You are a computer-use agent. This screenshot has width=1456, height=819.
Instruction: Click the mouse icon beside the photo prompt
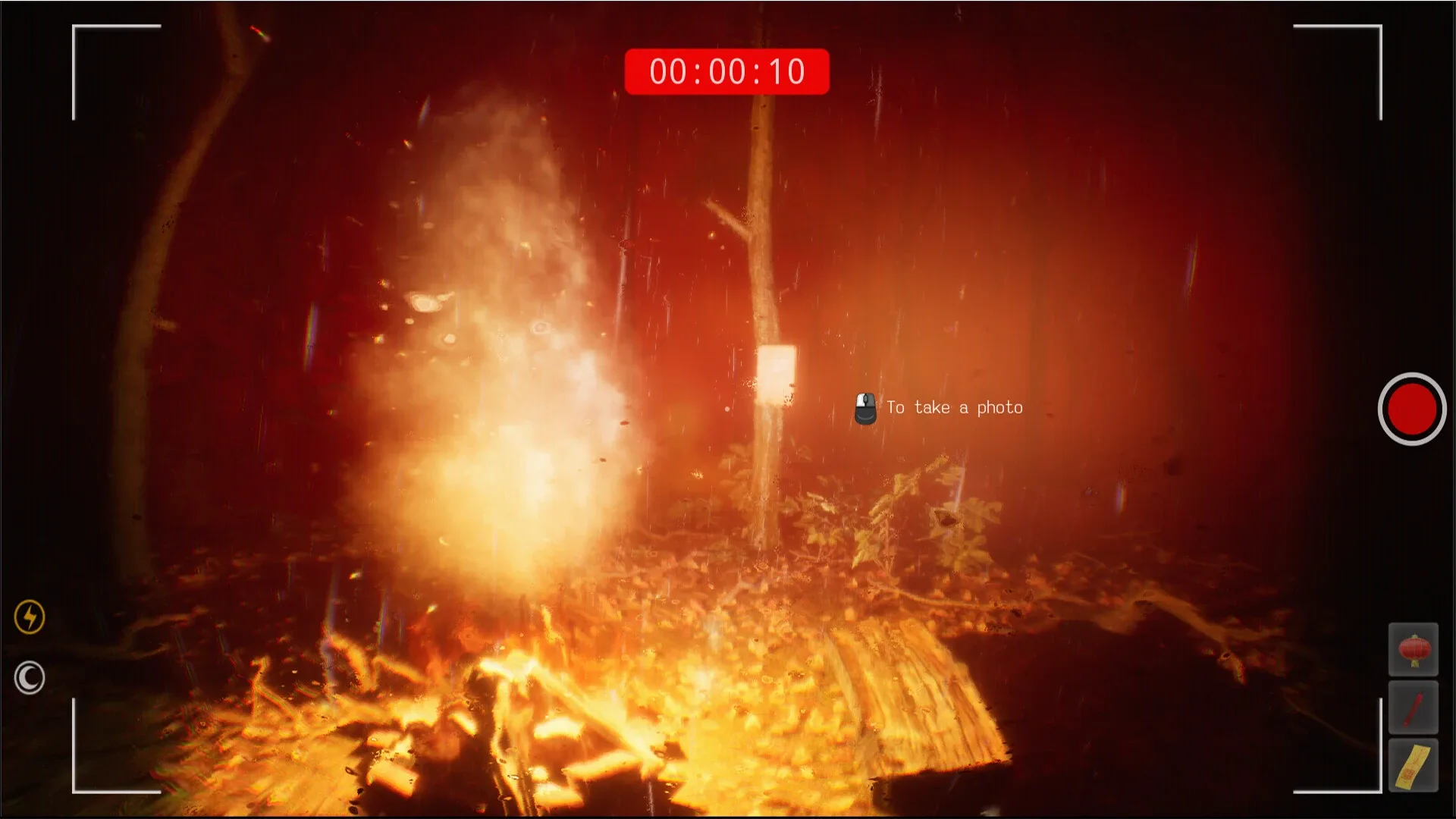864,407
